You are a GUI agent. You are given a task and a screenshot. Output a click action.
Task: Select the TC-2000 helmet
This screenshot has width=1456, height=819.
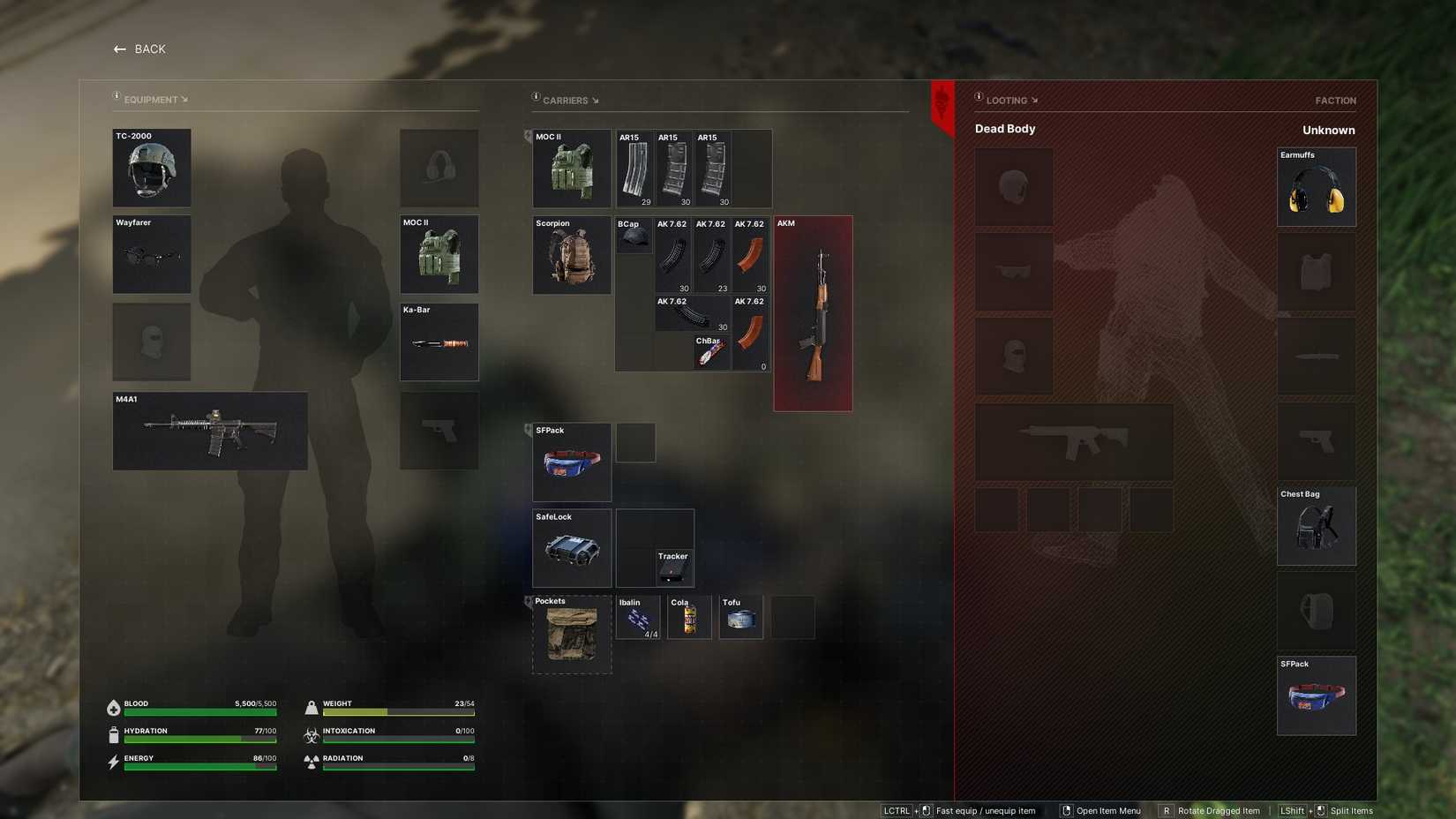[x=151, y=169]
